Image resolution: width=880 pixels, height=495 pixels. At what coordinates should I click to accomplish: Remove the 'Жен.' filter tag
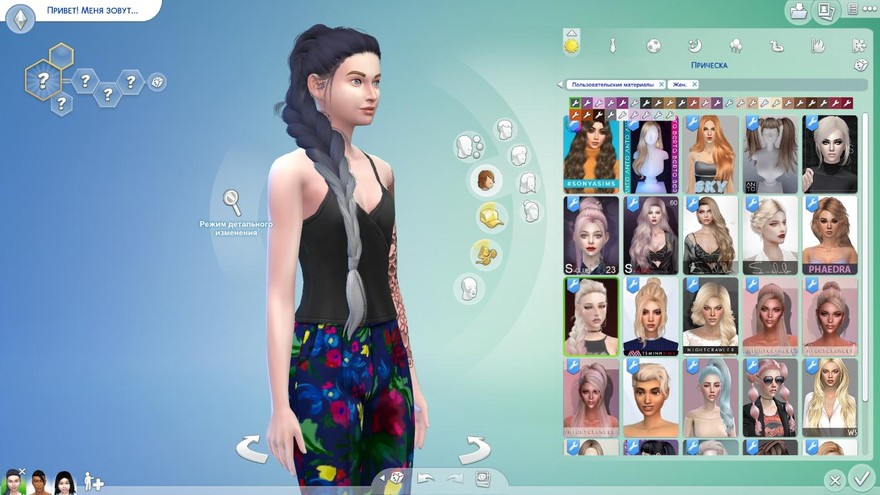(697, 85)
